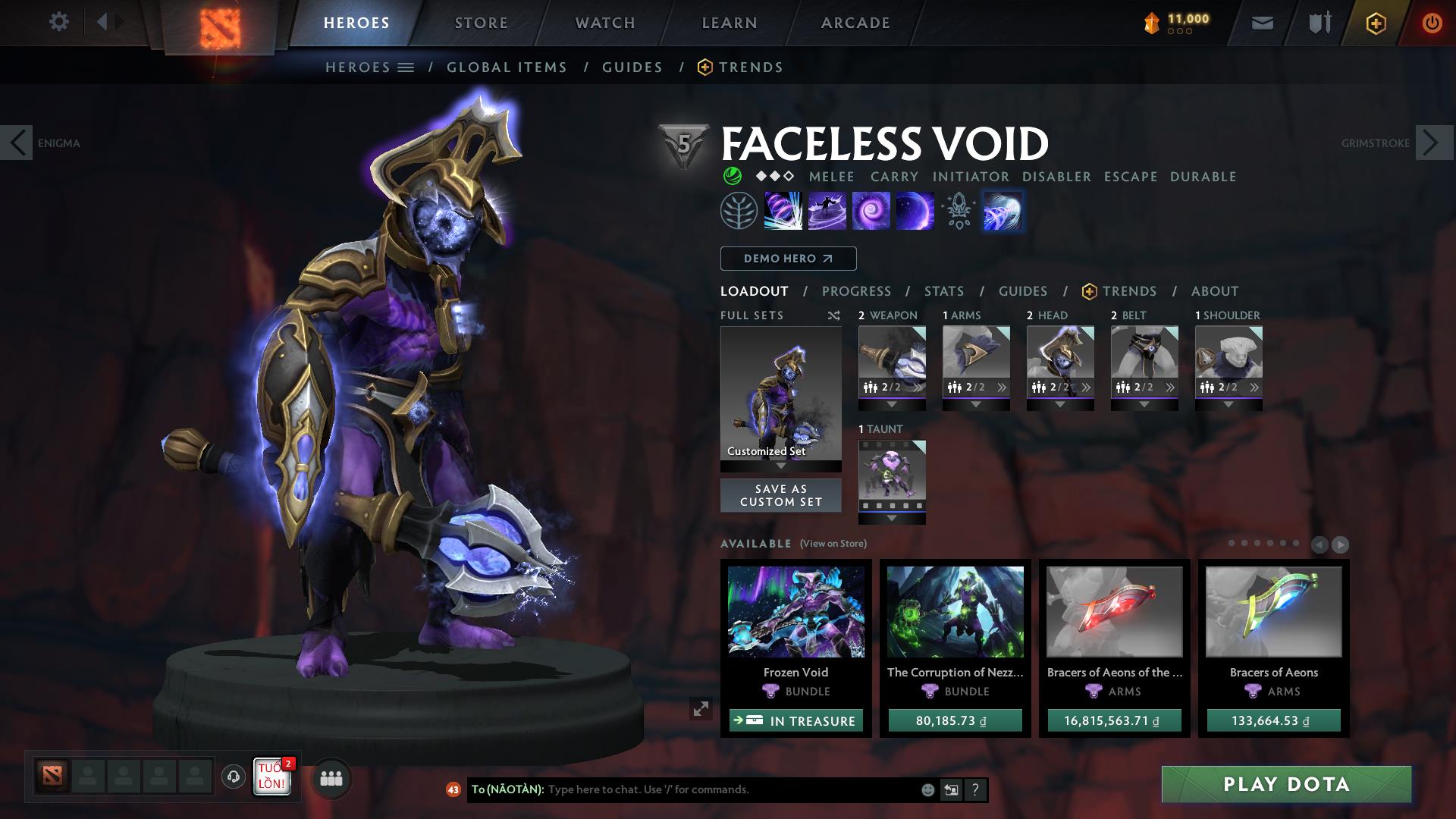The width and height of the screenshot is (1456, 819).
Task: Click the shuffle icon next to Full Sets
Action: 834,315
